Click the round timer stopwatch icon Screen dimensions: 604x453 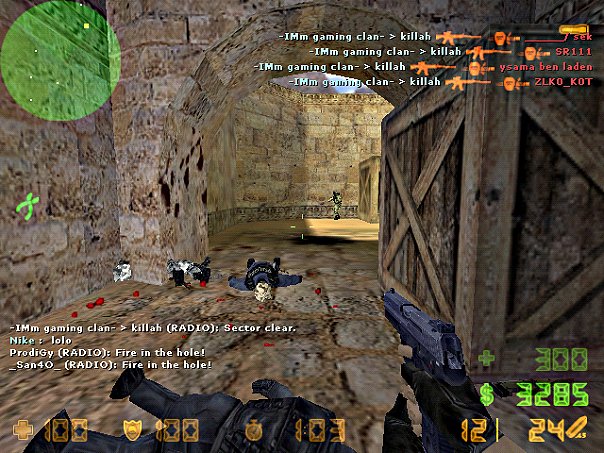(255, 431)
